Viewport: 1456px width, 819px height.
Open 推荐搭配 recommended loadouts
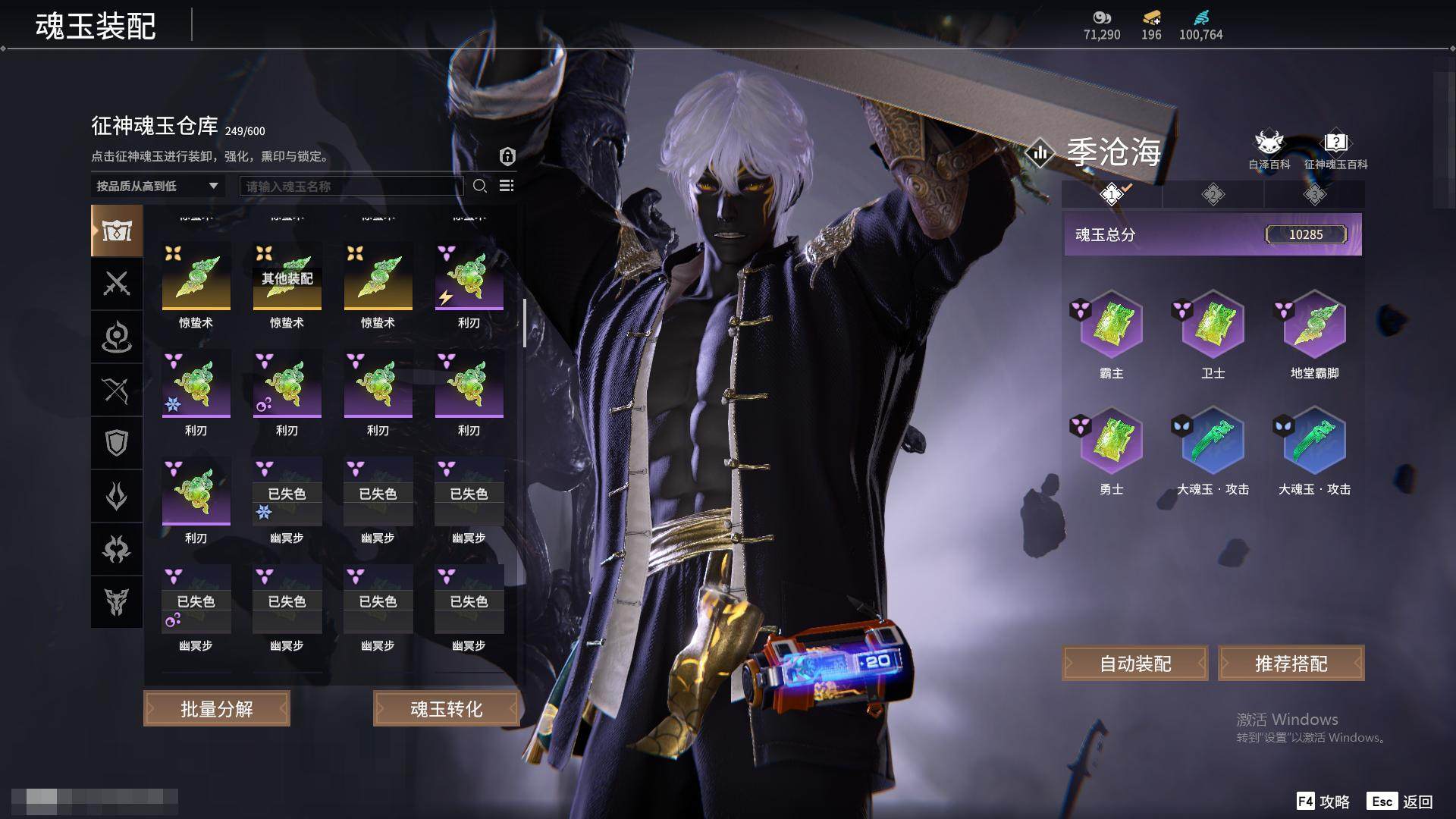point(1291,664)
